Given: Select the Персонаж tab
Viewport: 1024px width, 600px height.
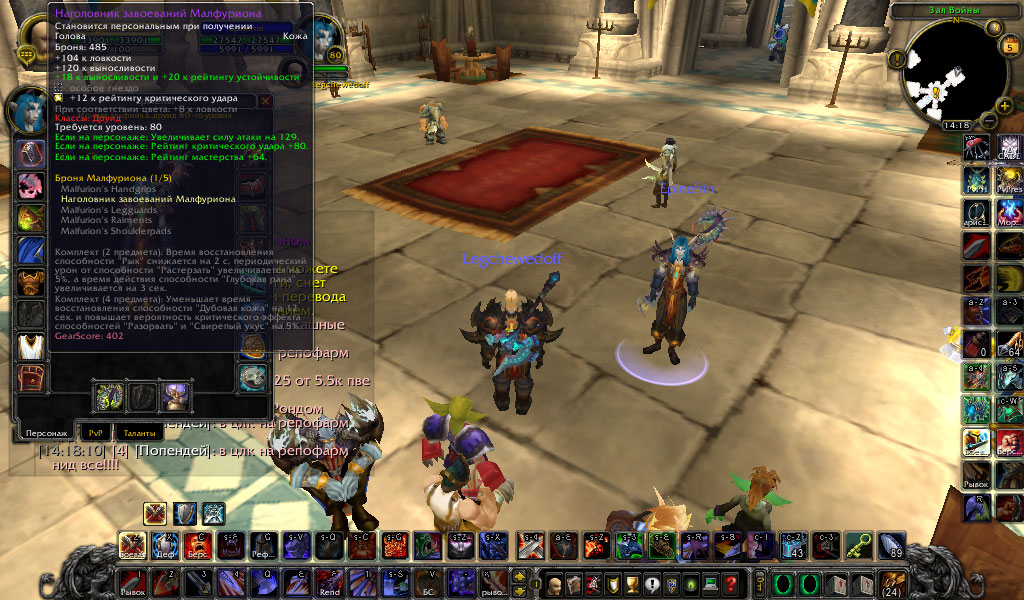Looking at the screenshot, I should [x=46, y=433].
